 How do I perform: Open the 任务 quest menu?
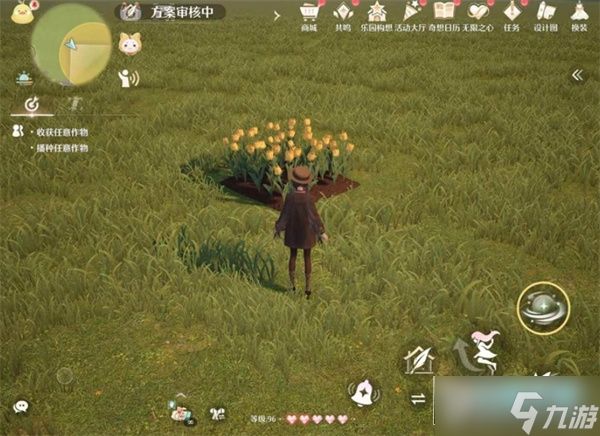tap(513, 13)
